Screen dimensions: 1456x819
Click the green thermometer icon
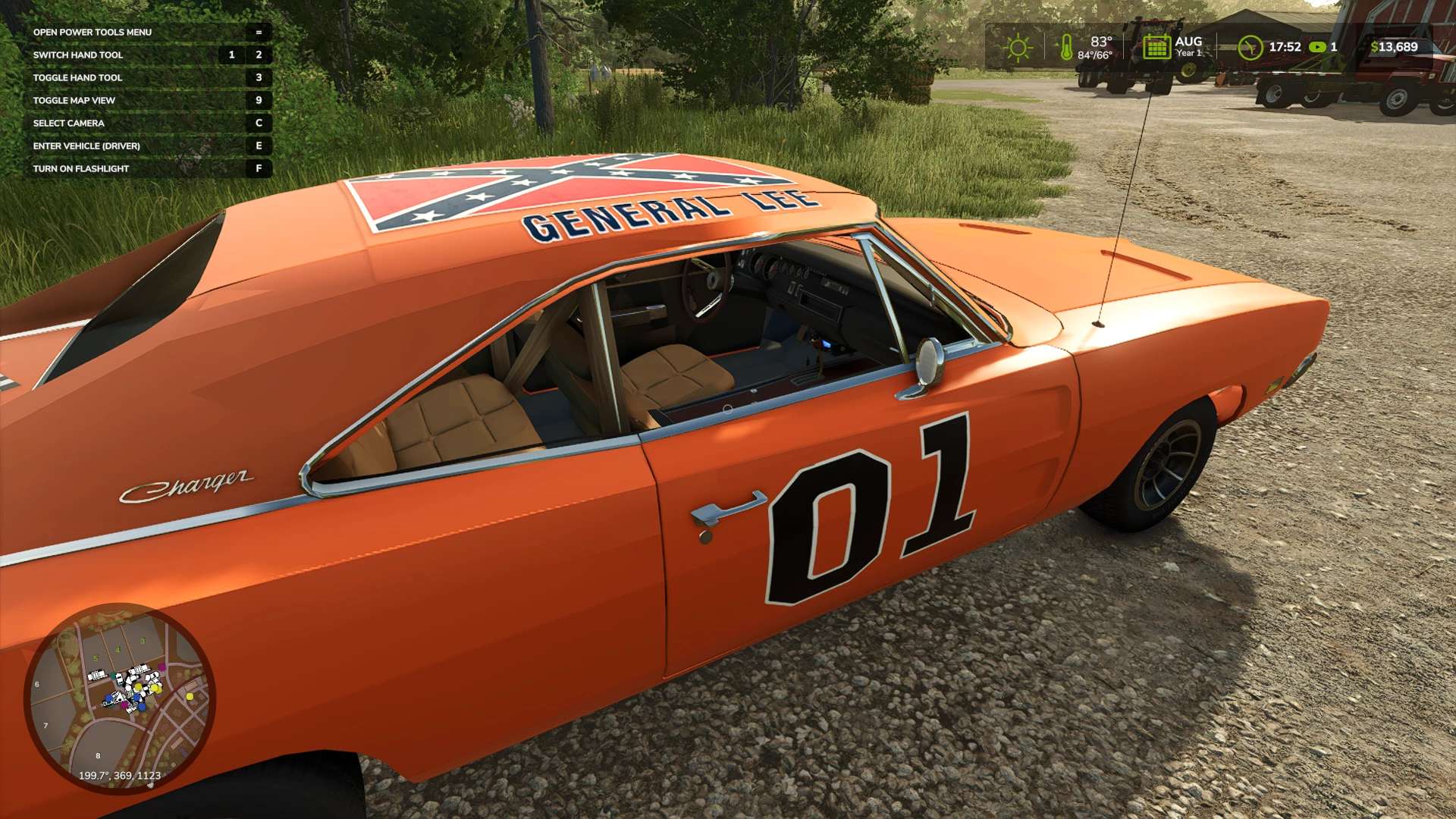[1066, 48]
